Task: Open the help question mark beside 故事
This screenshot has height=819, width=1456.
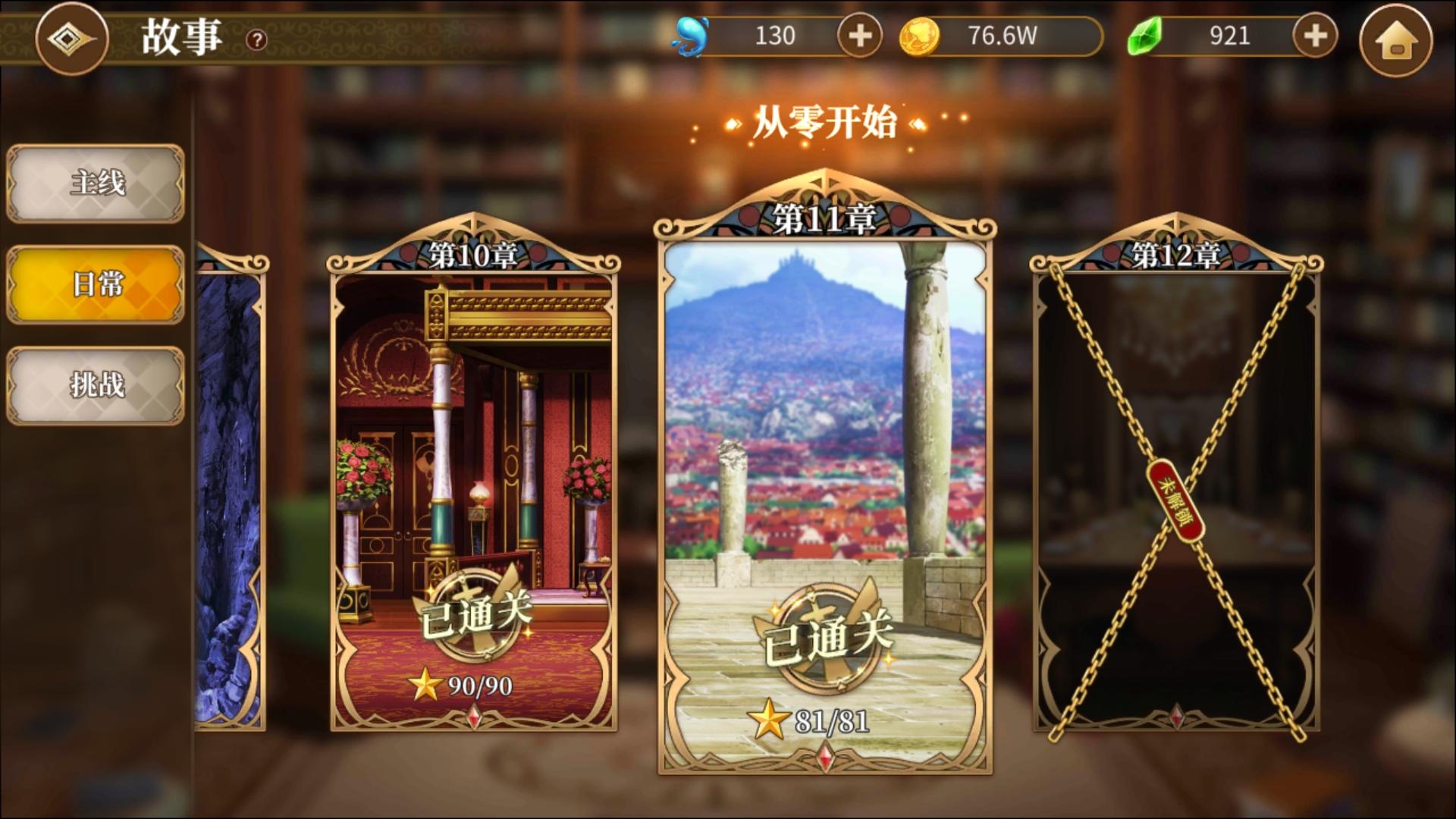Action: [256, 39]
